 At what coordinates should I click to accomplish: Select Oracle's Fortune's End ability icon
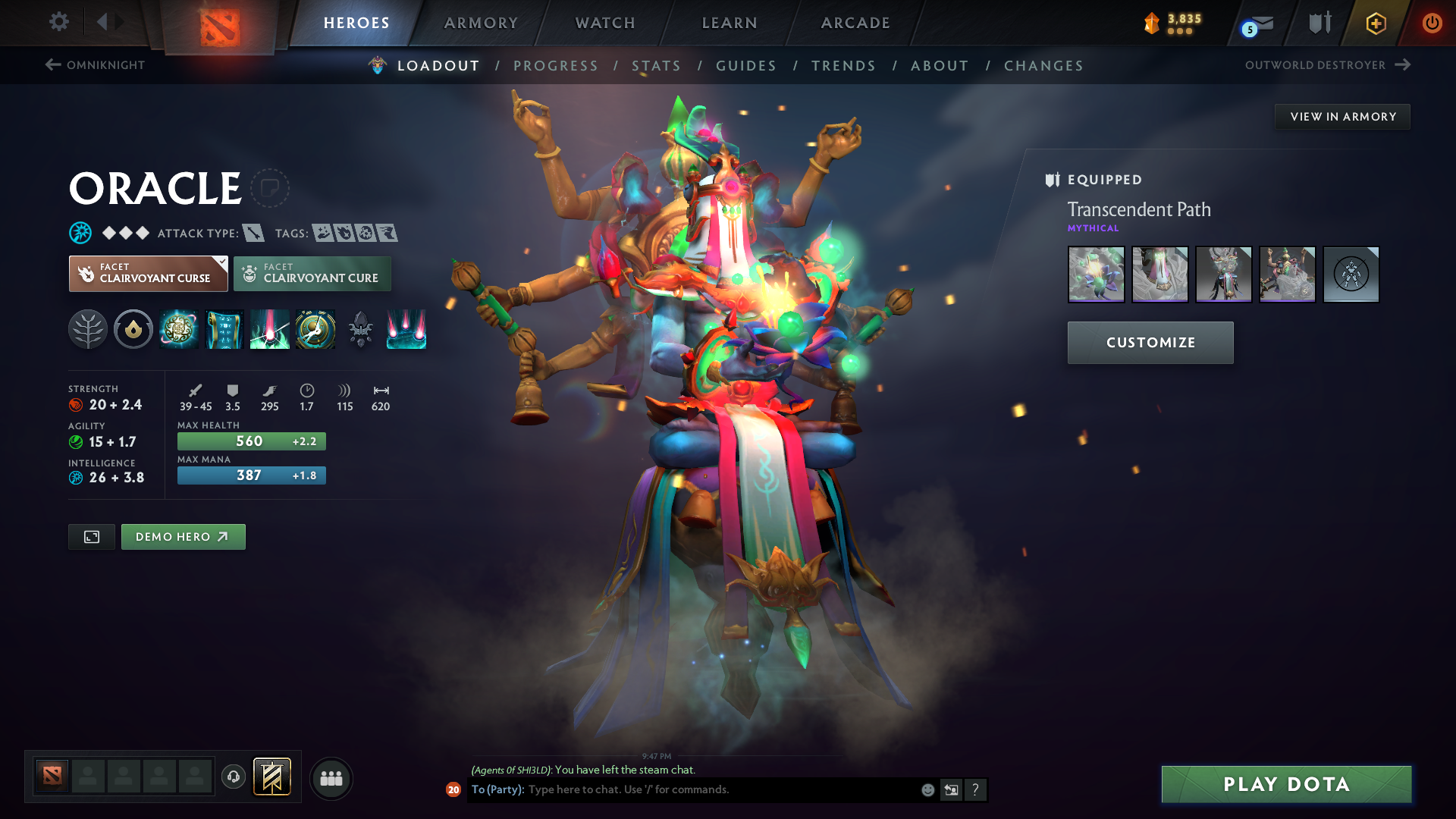point(179,329)
